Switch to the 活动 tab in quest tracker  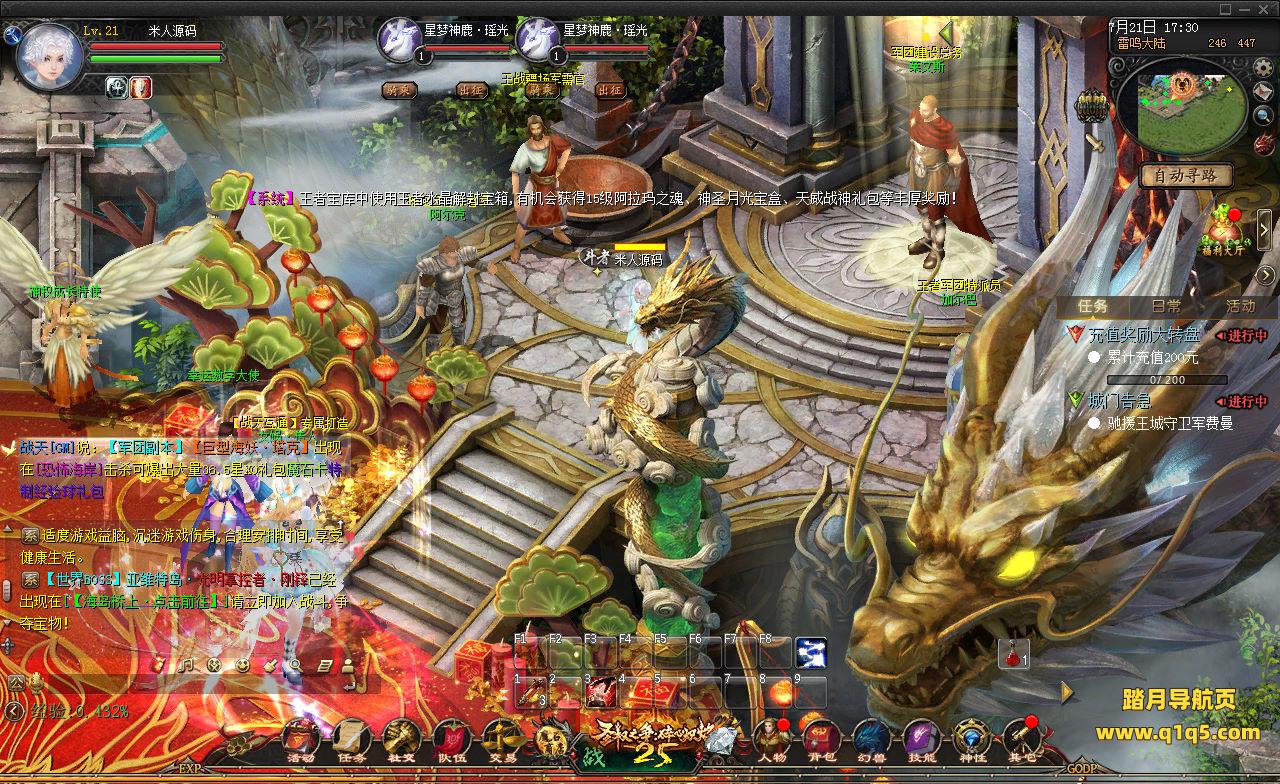click(1240, 306)
